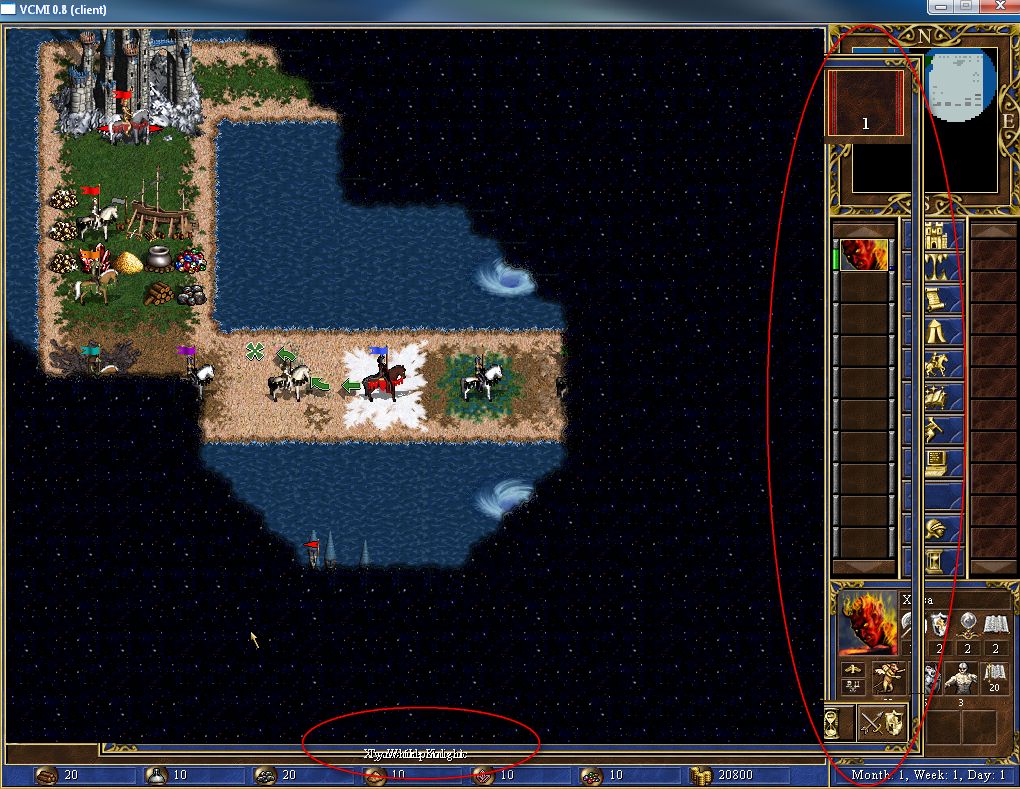Select the knight helmet next hero button
Viewport: 1020px width, 789px height.
click(x=944, y=527)
